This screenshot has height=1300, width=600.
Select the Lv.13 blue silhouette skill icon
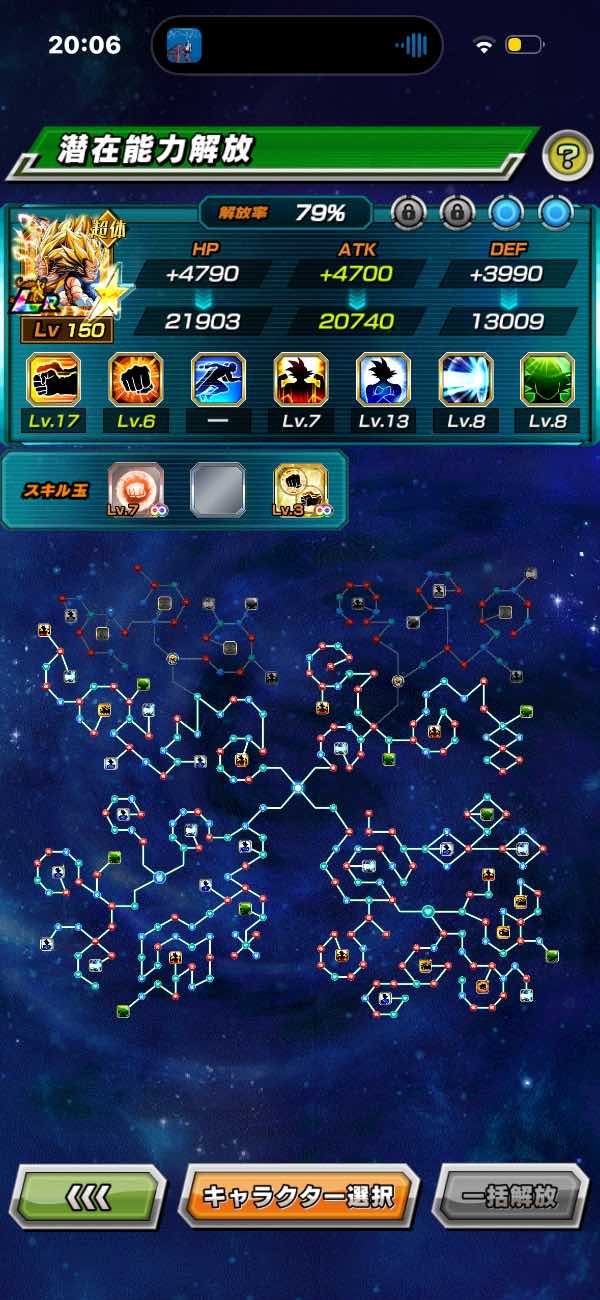click(383, 380)
